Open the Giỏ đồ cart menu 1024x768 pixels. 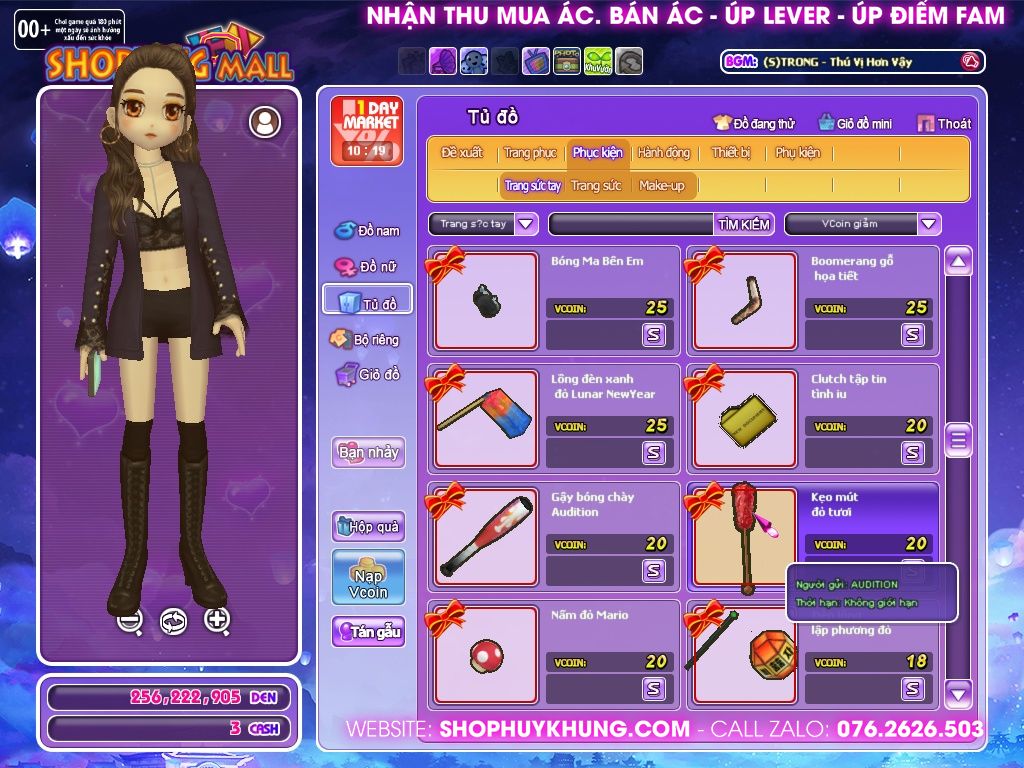coord(367,375)
